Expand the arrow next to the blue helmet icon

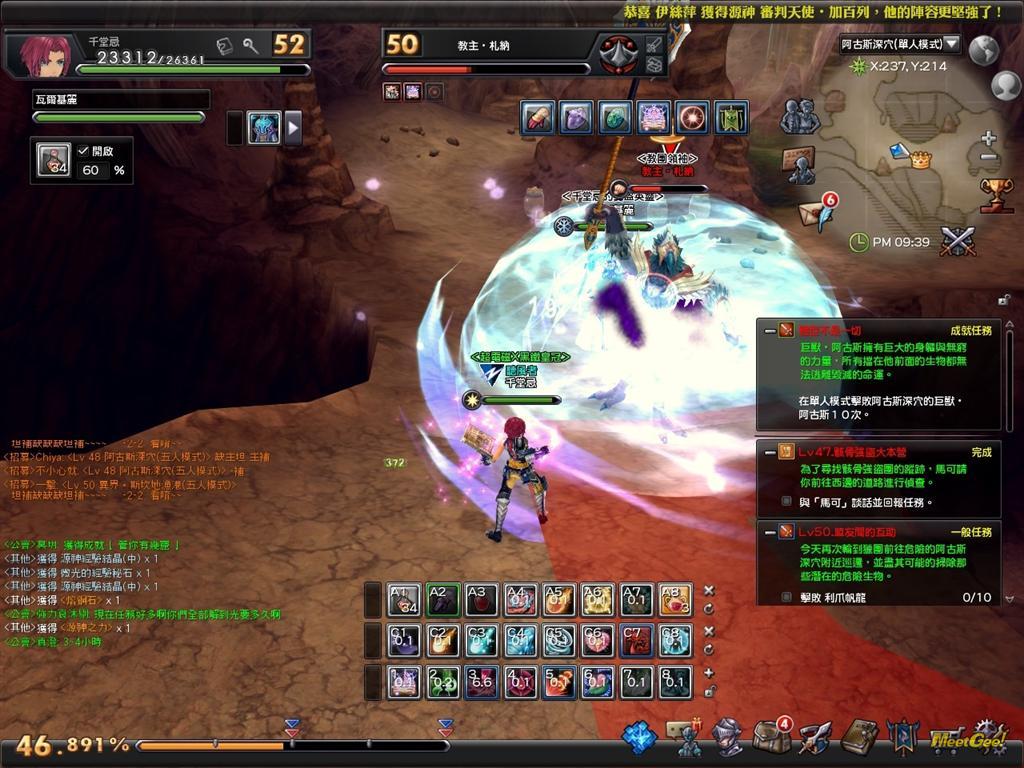[294, 127]
